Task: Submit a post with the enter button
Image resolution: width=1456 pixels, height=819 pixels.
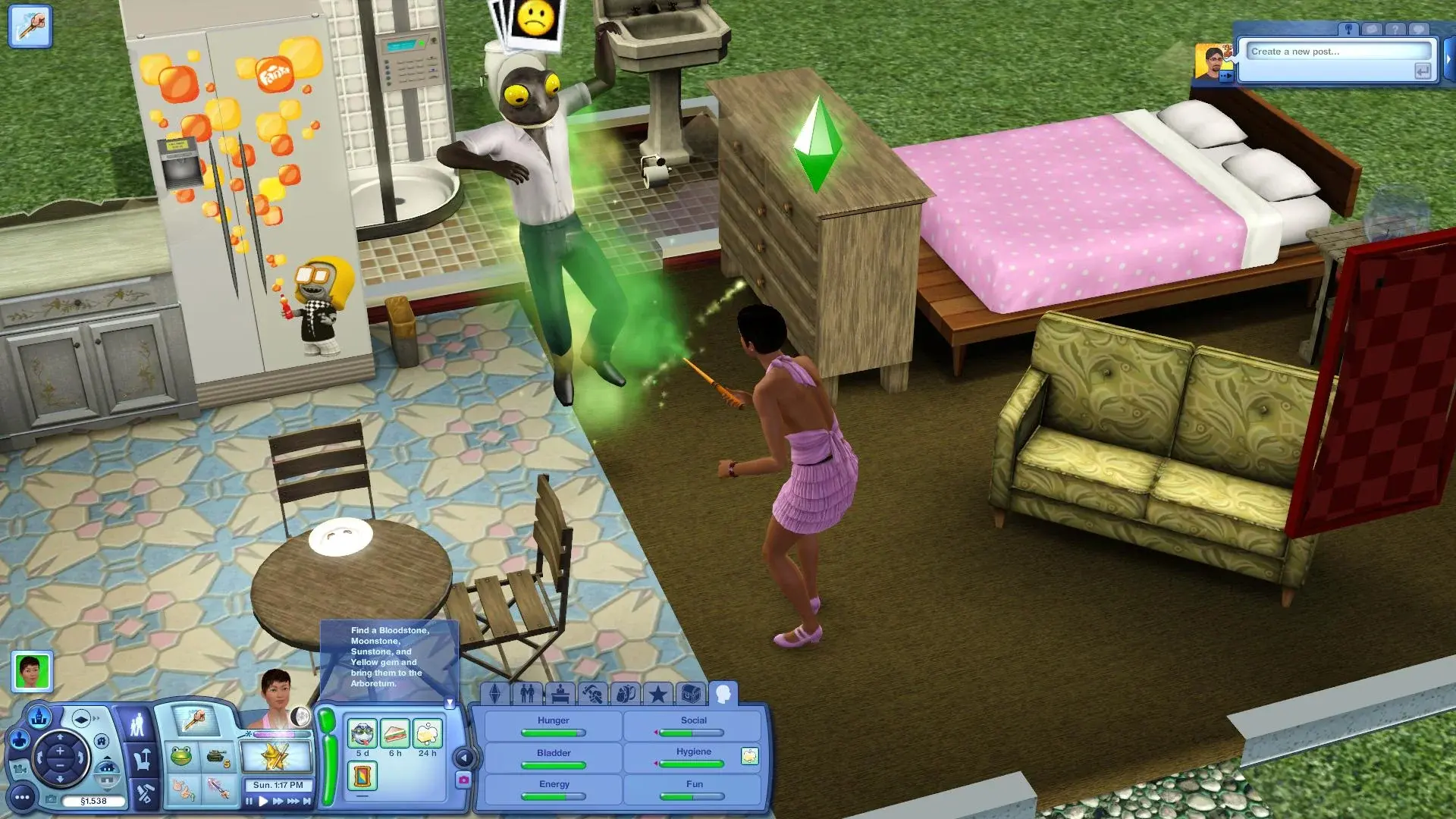Action: [x=1422, y=72]
